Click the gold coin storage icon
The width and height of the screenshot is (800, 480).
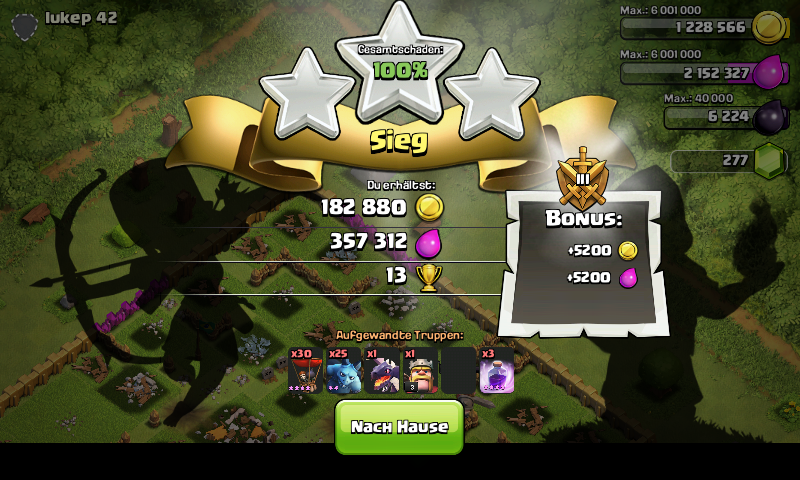tap(767, 26)
